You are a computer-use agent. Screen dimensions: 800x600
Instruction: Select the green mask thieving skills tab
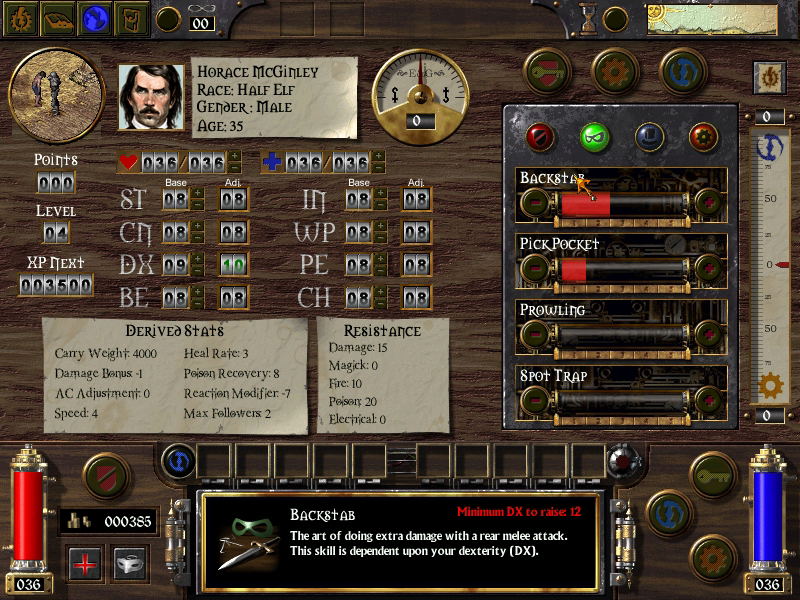tap(595, 136)
